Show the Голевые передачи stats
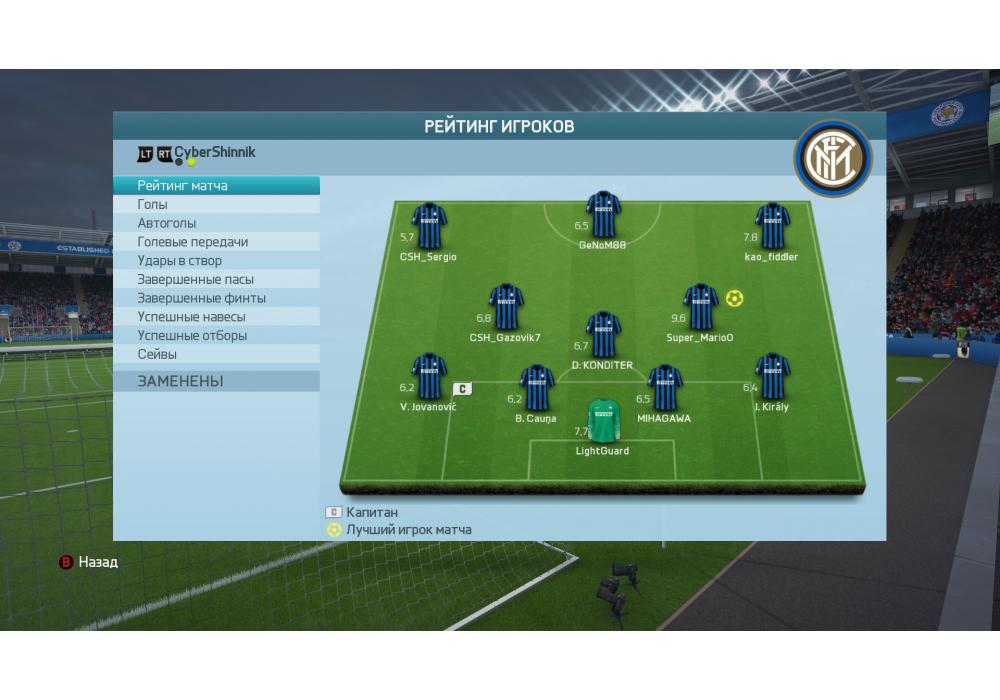The width and height of the screenshot is (1000, 700). (216, 242)
